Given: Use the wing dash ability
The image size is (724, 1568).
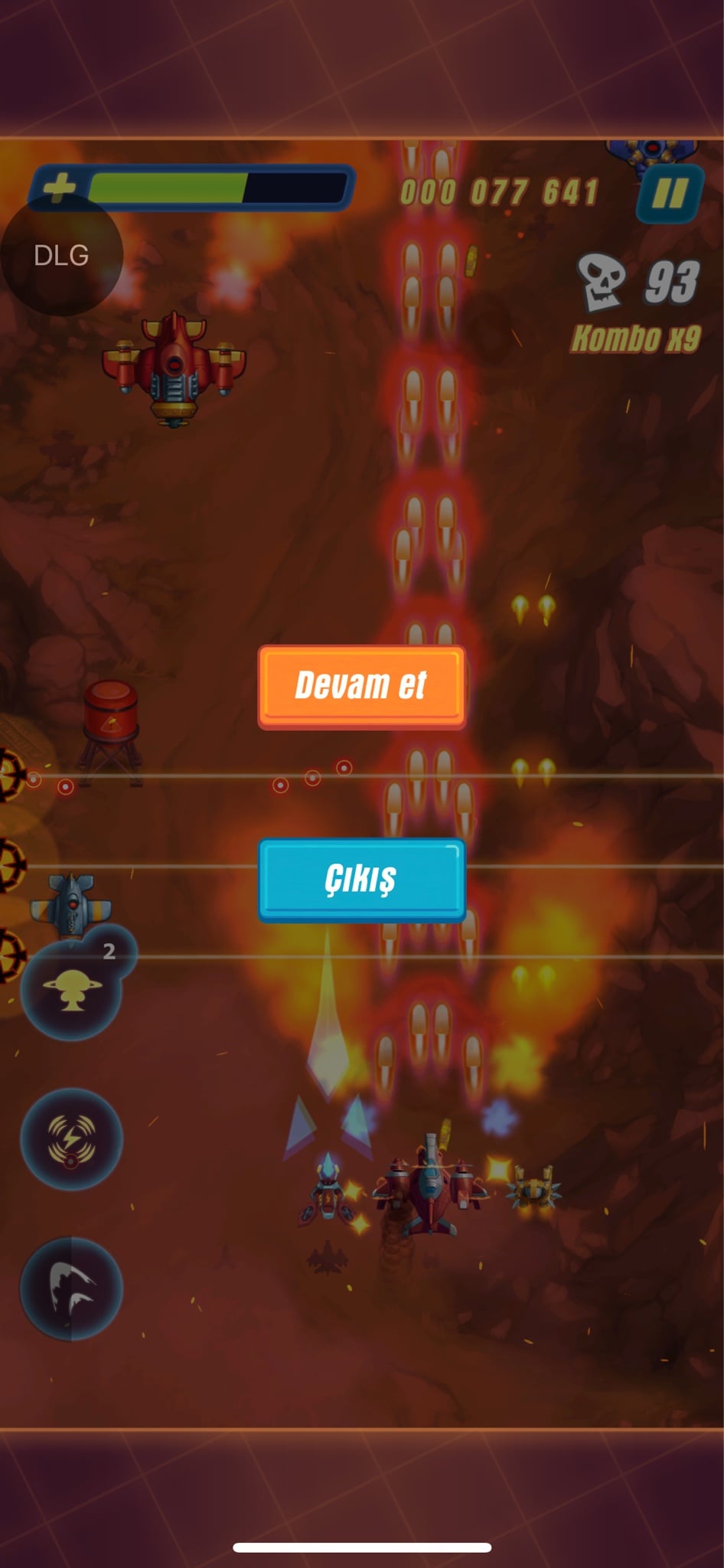Looking at the screenshot, I should tap(71, 1289).
